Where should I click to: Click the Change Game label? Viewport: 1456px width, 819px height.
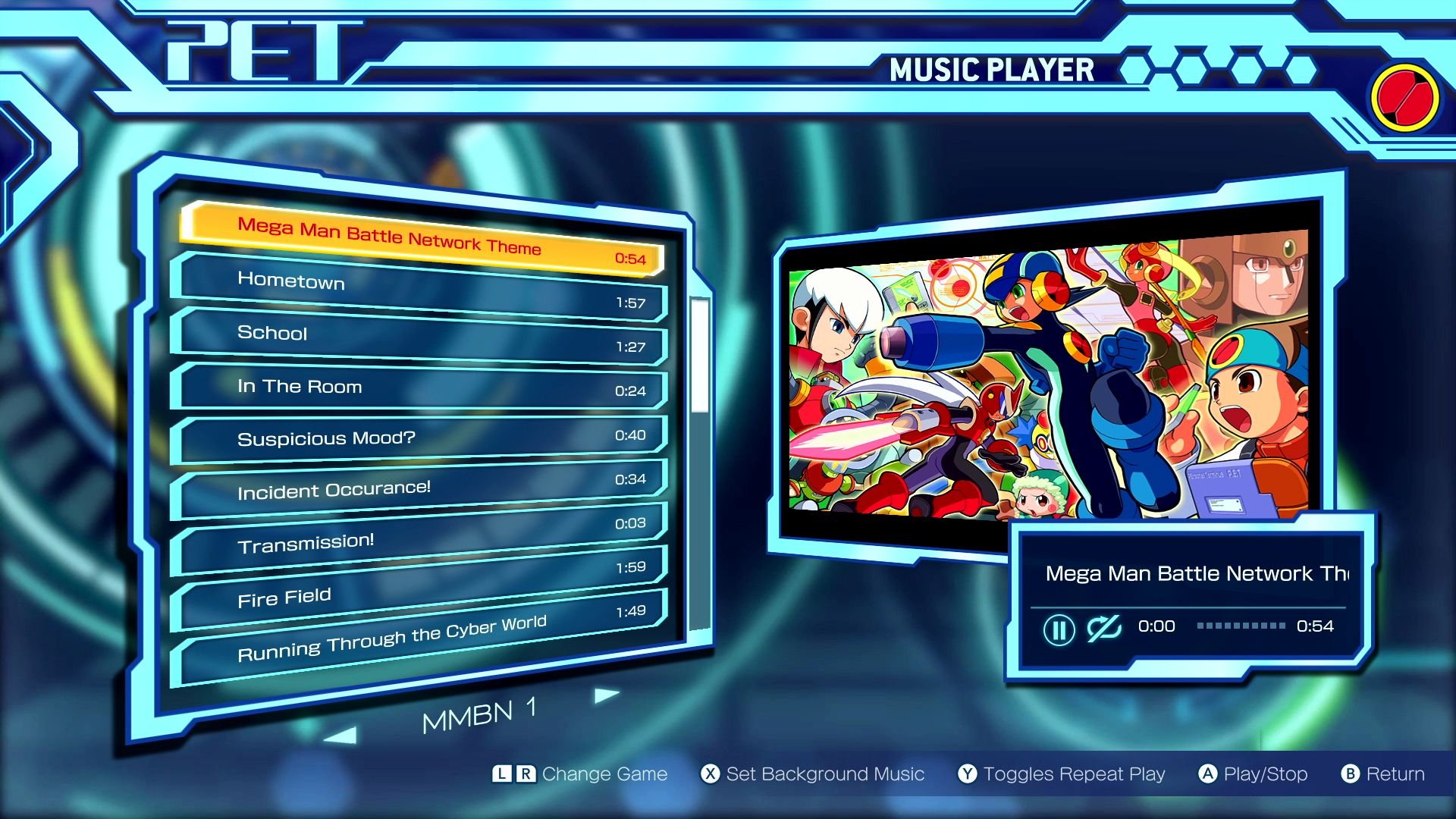click(603, 774)
